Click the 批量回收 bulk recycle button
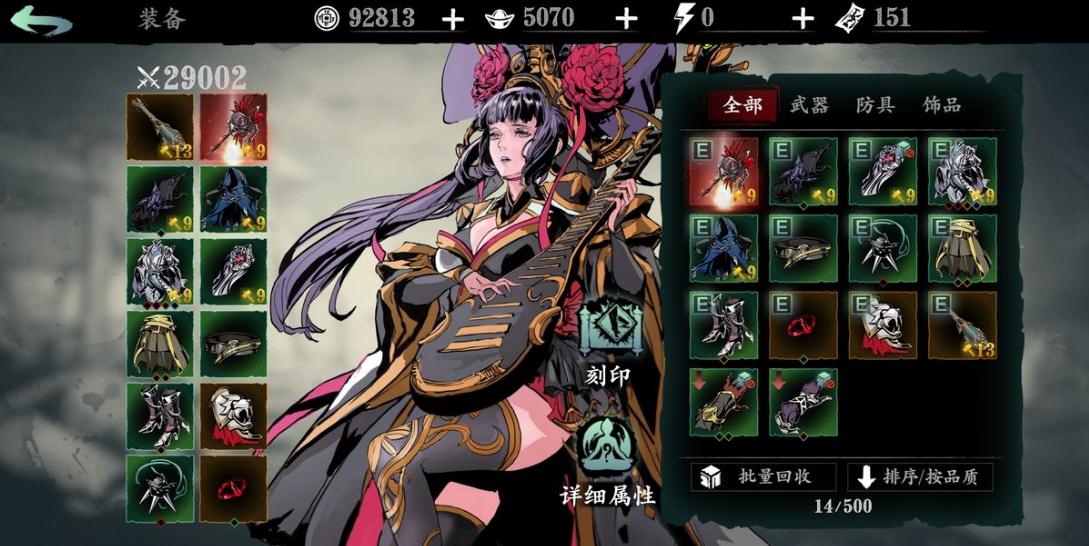The image size is (1089, 546). click(756, 477)
